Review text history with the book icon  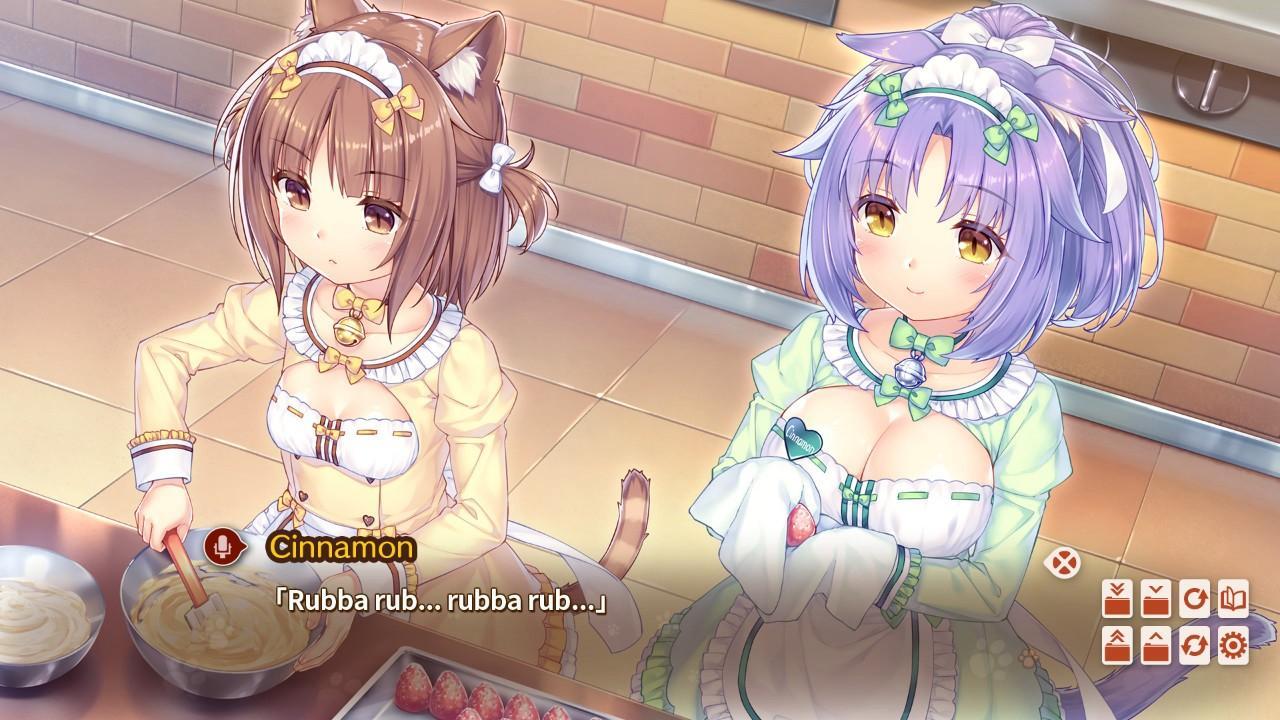[x=1233, y=598]
